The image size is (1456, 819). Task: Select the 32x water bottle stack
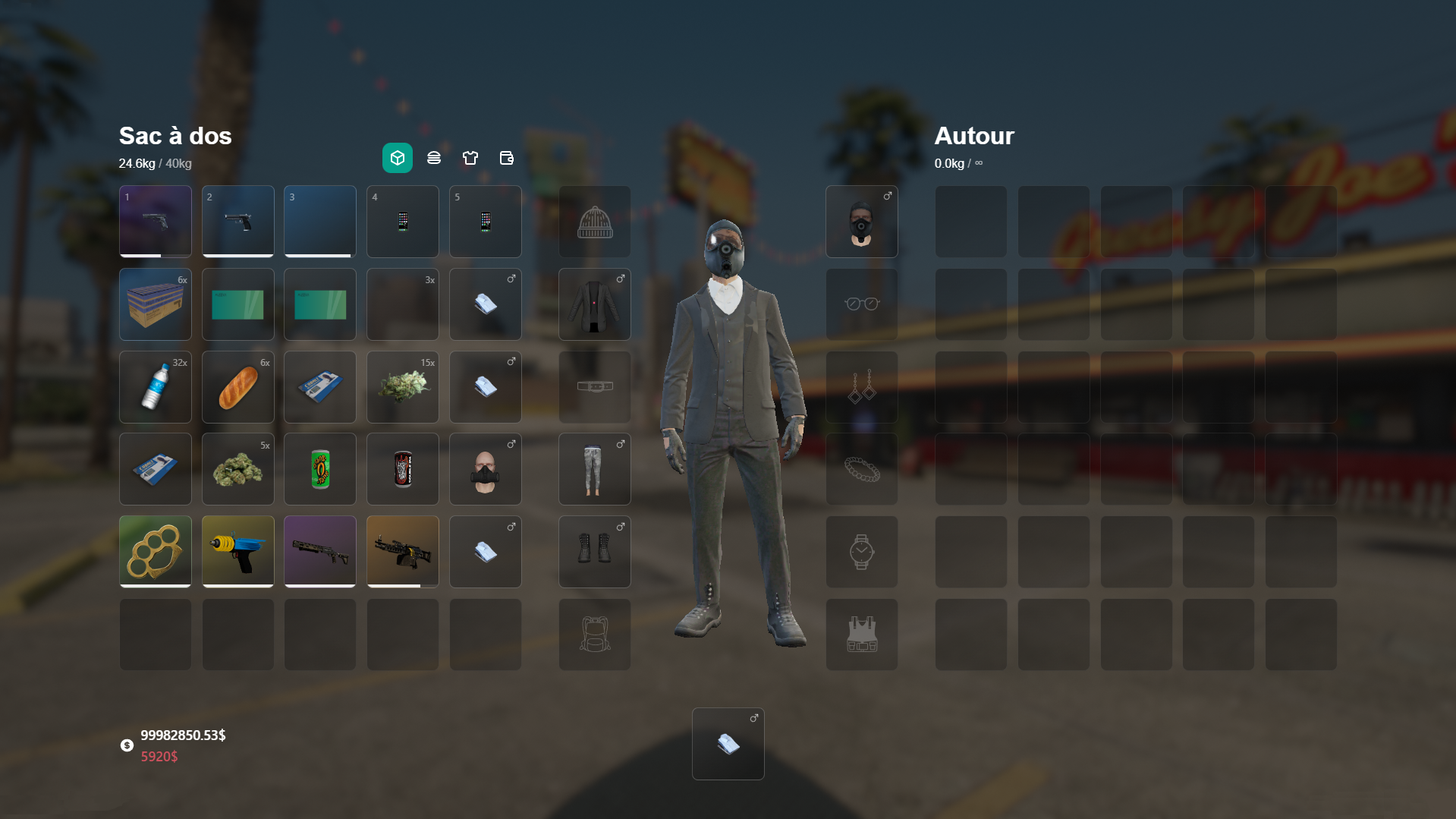(155, 386)
